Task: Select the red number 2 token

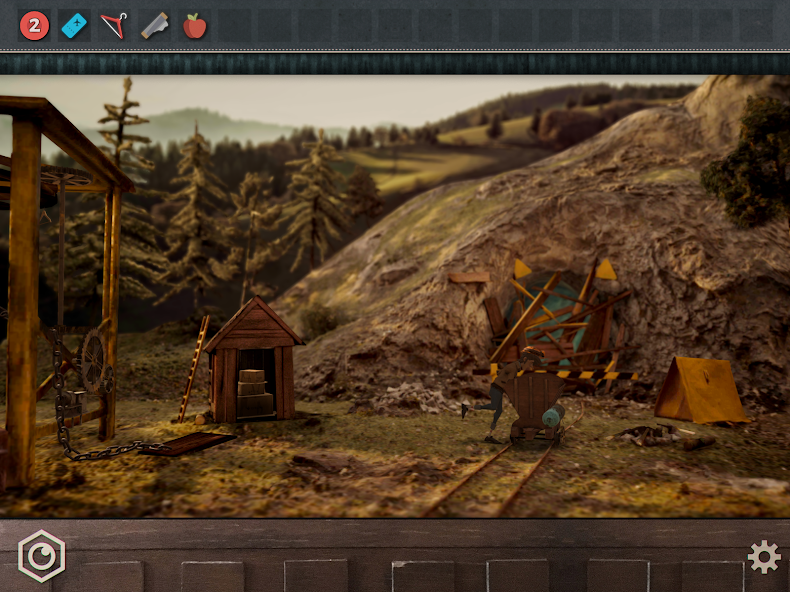Action: (34, 26)
